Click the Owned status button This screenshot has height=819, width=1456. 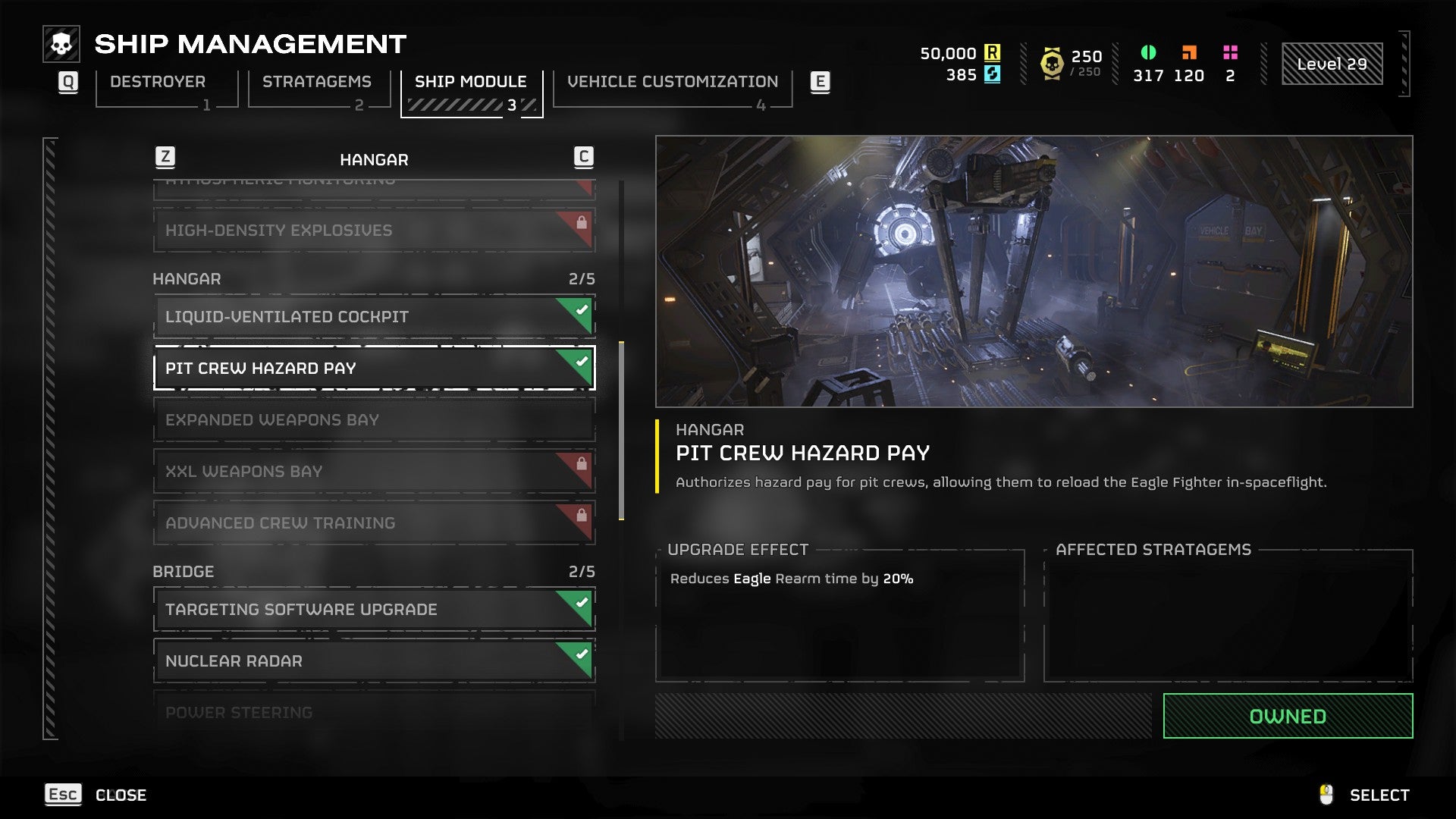coord(1287,716)
